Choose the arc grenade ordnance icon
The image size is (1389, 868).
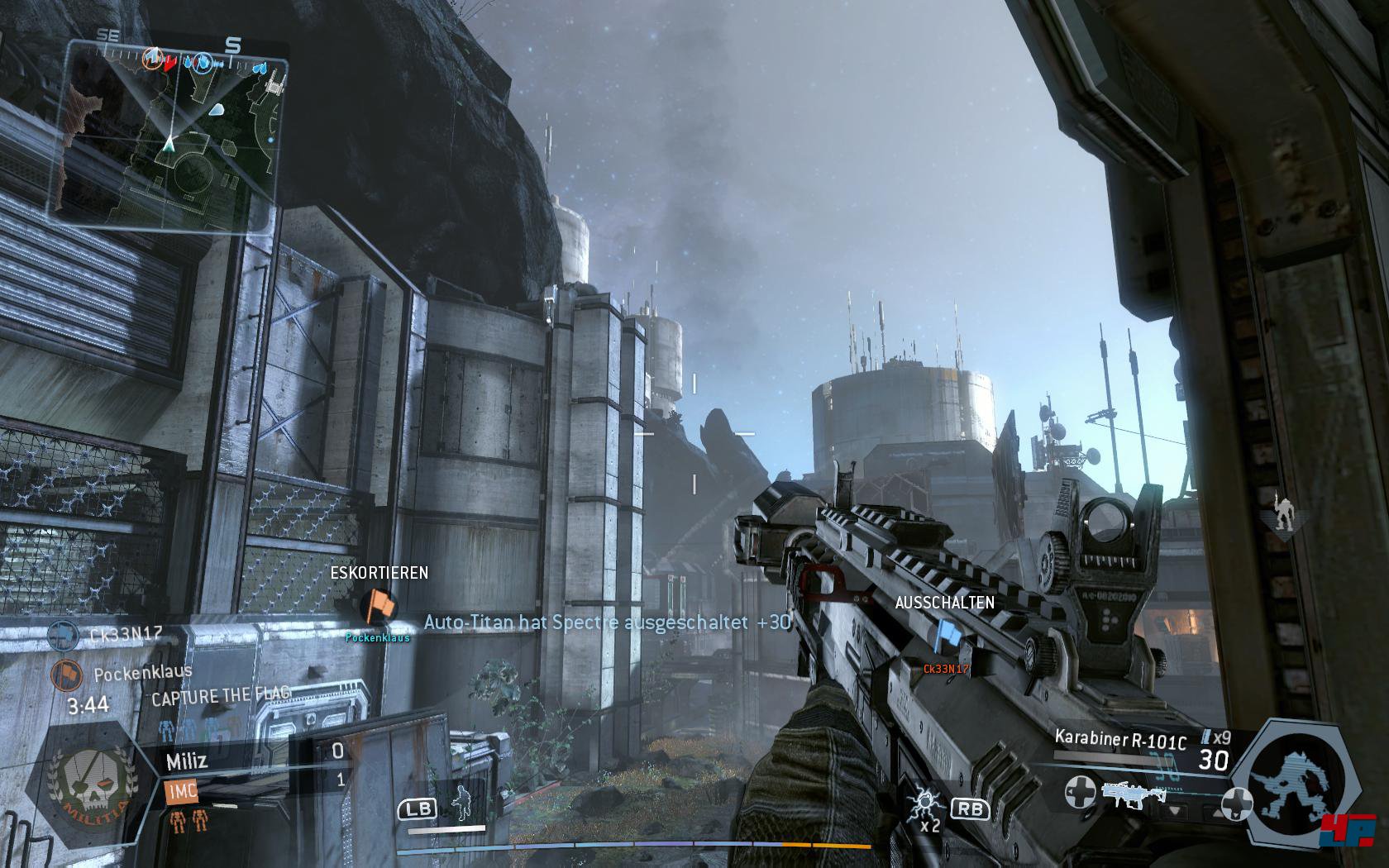click(923, 804)
